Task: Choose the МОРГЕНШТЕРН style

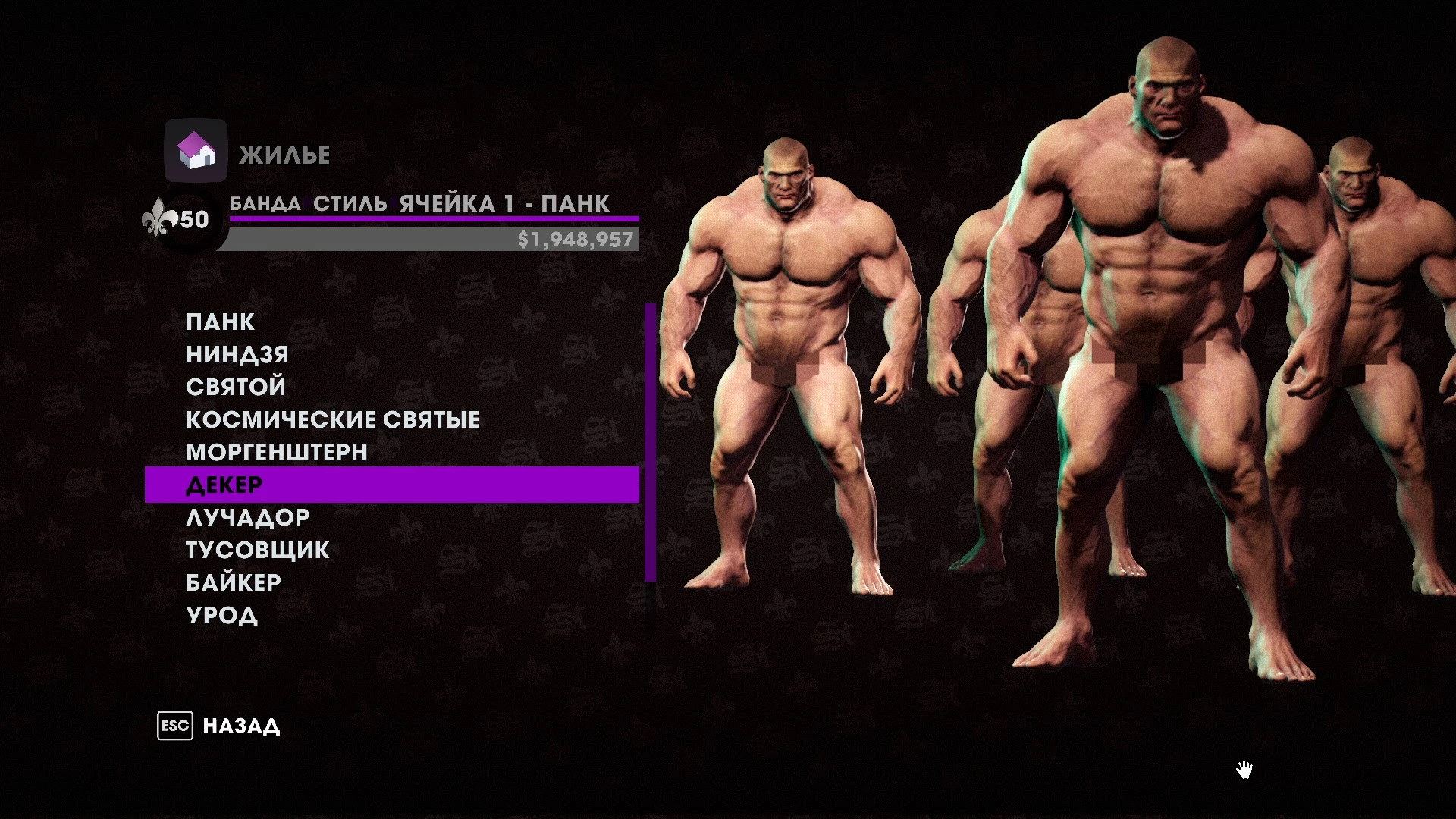Action: tap(275, 451)
